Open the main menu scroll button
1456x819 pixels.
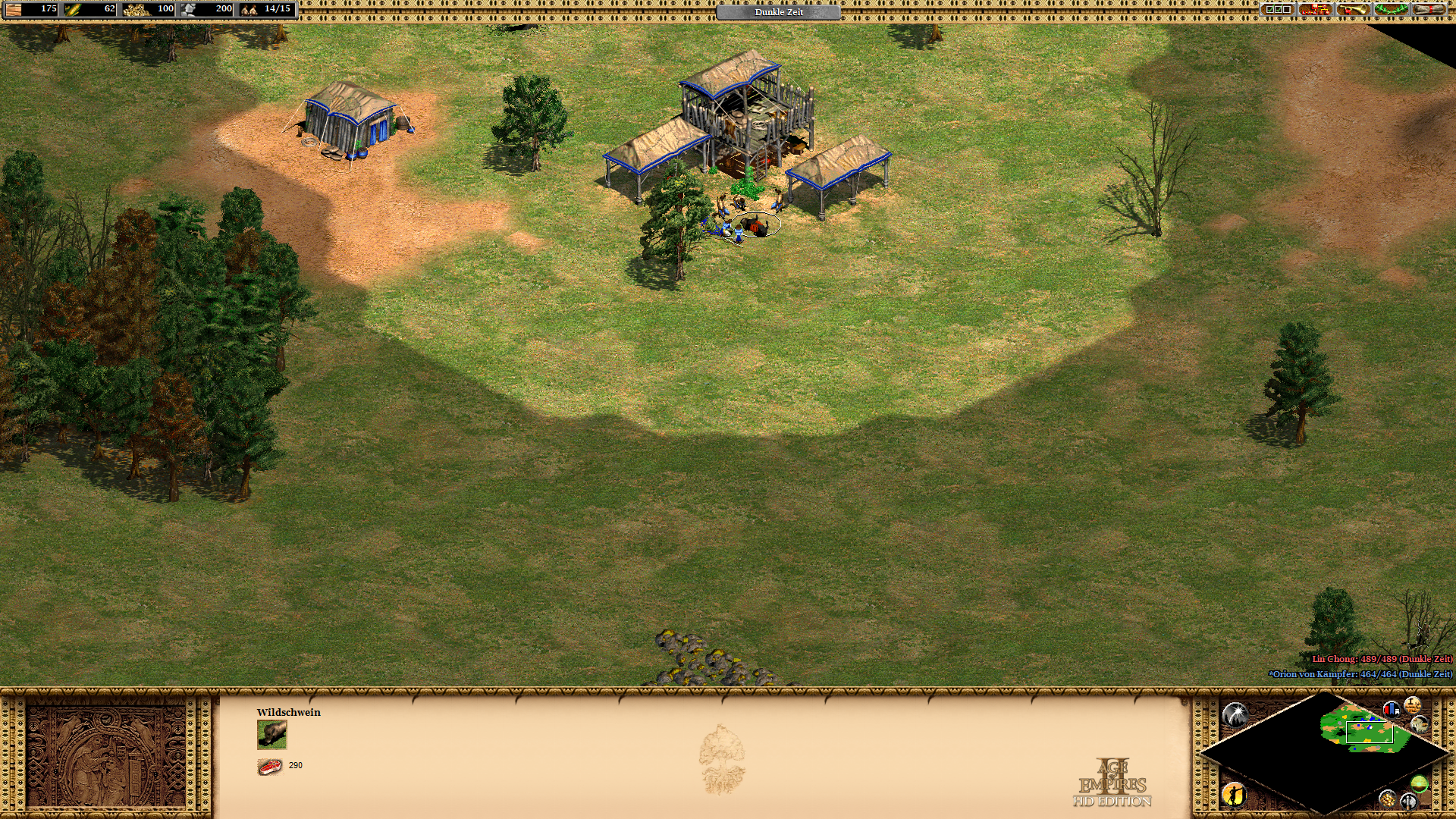click(1429, 10)
